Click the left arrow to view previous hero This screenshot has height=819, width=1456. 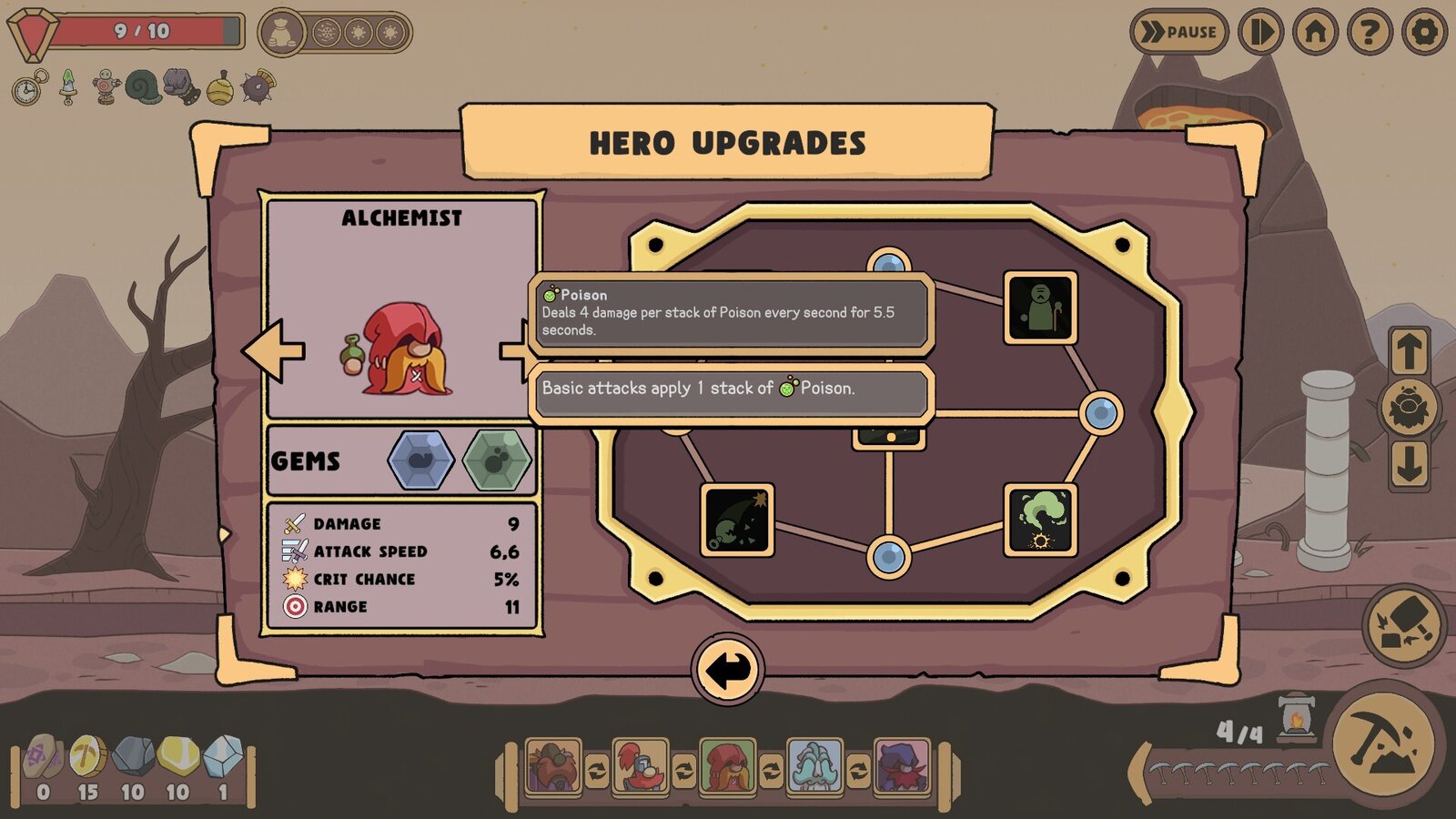tap(273, 350)
